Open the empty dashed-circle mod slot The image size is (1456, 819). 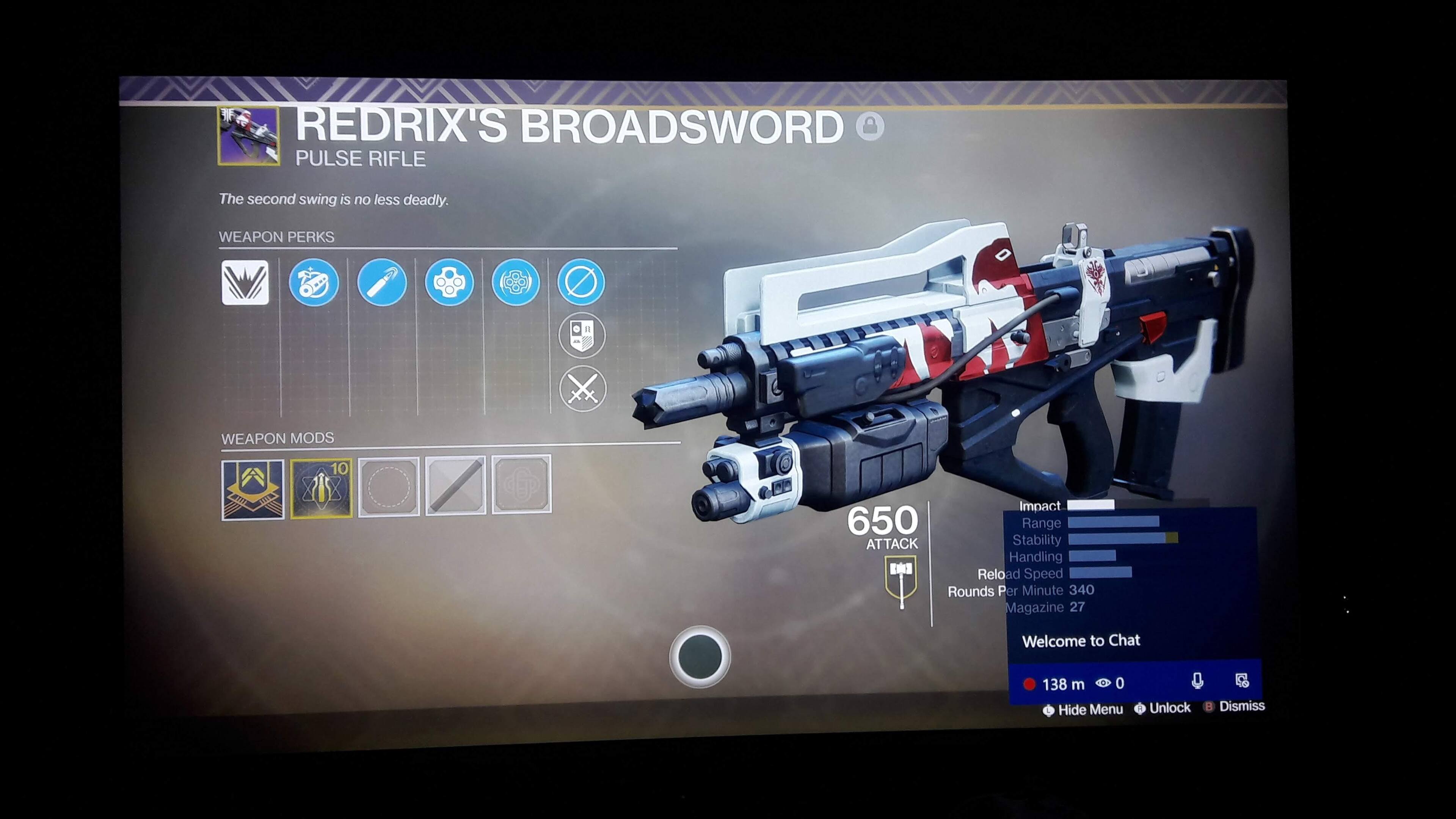[389, 486]
